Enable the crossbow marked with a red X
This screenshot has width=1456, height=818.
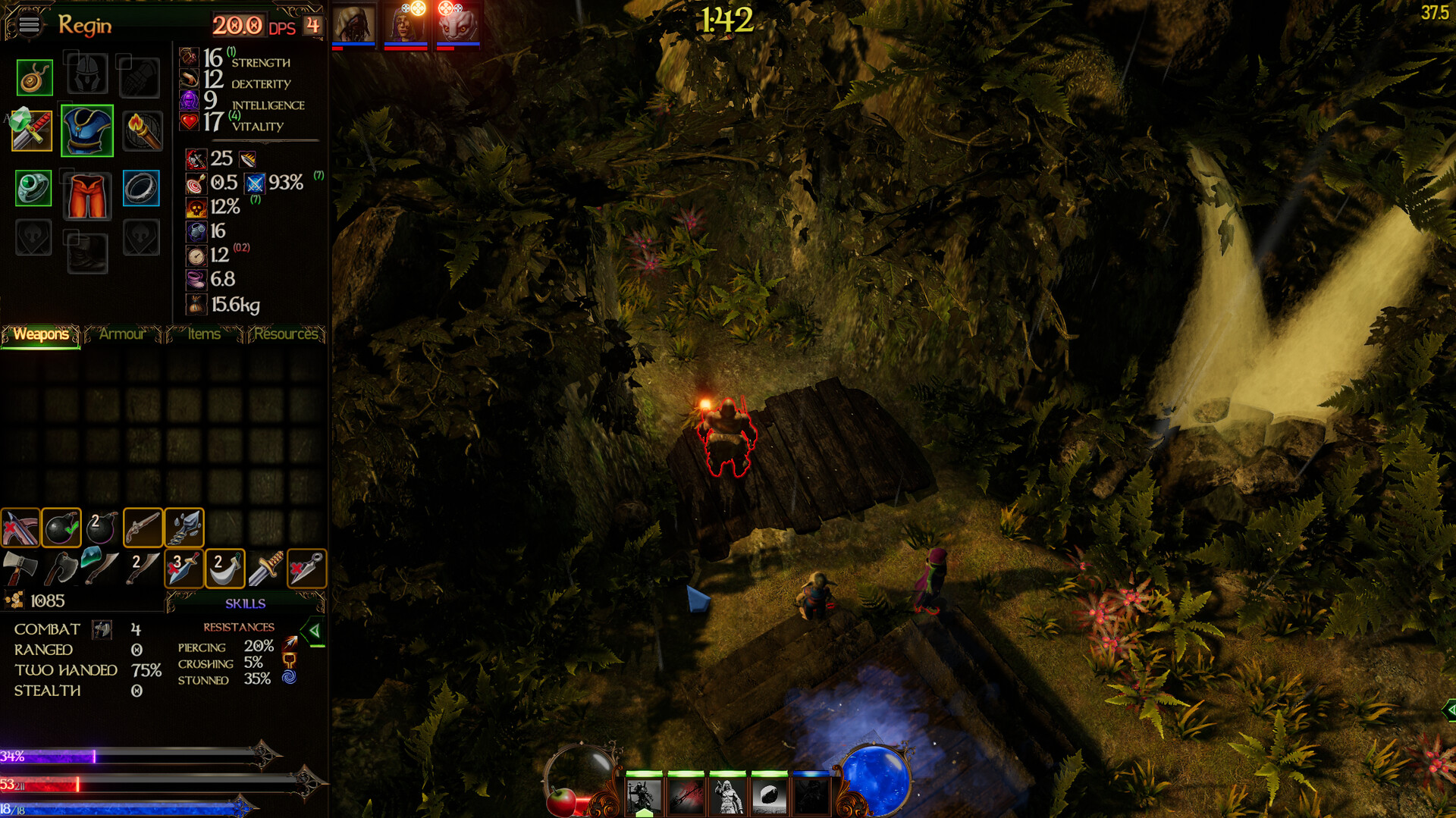pos(20,527)
